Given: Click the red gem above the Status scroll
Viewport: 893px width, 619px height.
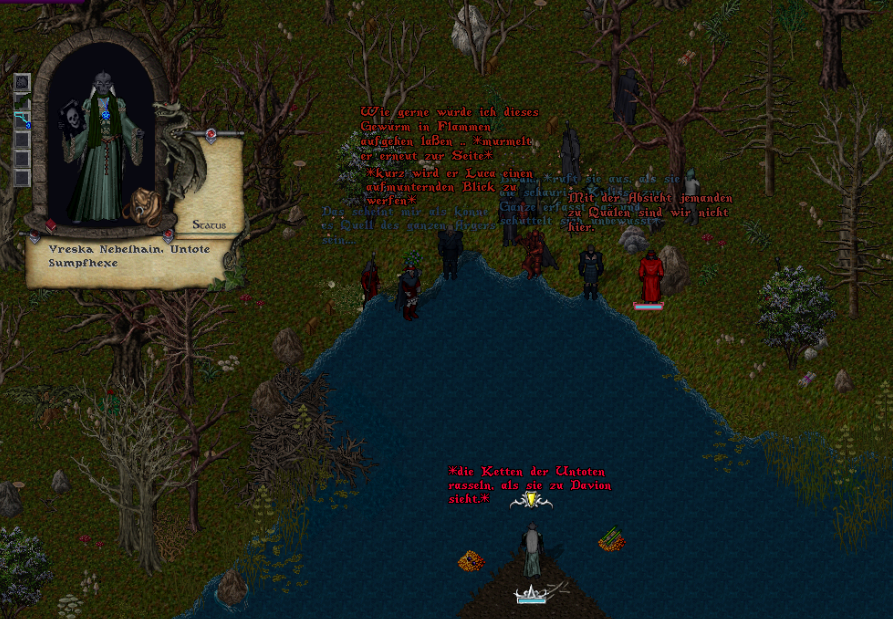Looking at the screenshot, I should click(x=212, y=134).
